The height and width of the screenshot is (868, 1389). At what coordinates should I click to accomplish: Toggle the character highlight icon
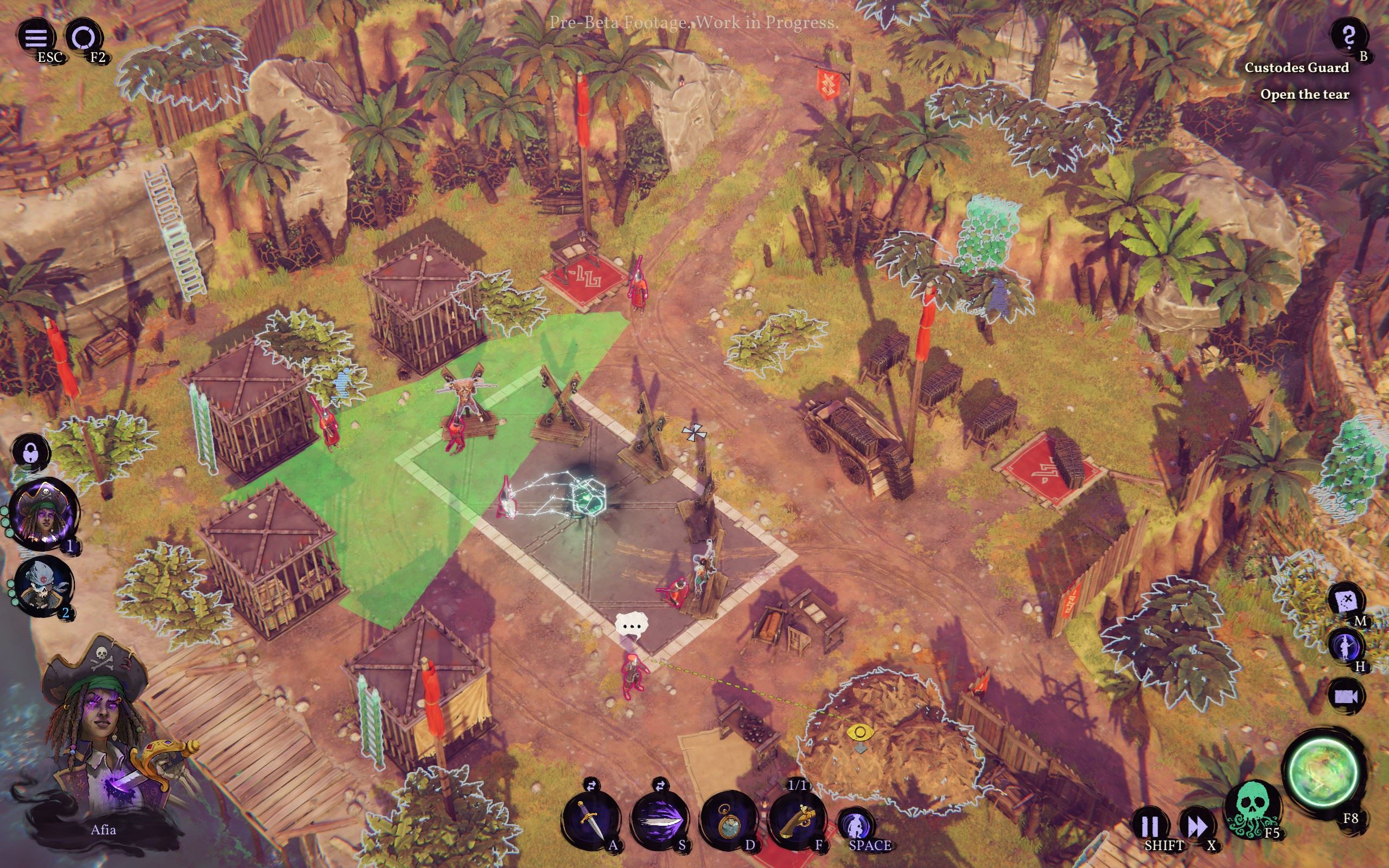[1346, 647]
